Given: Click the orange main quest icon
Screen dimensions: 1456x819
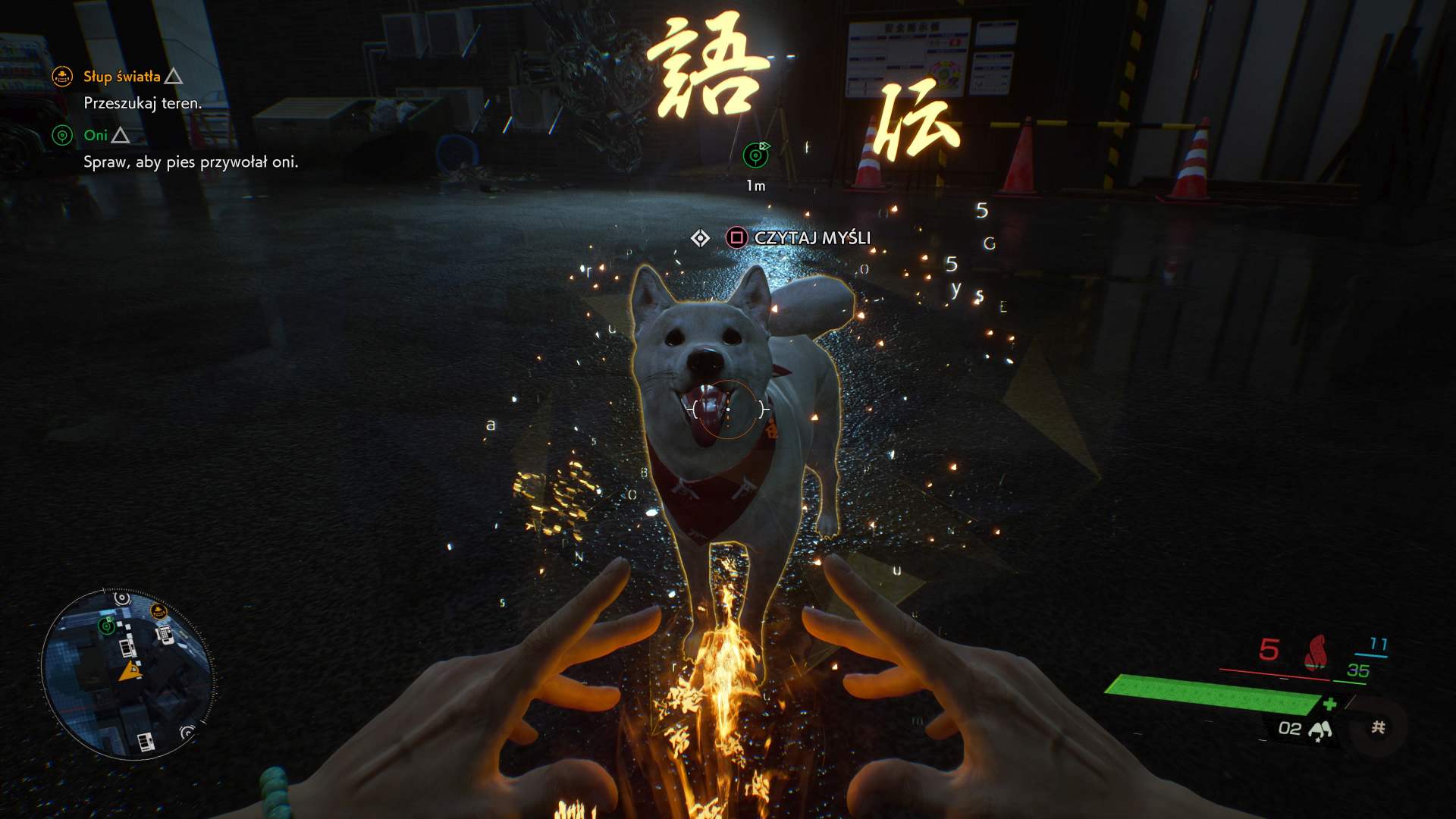Looking at the screenshot, I should (62, 77).
